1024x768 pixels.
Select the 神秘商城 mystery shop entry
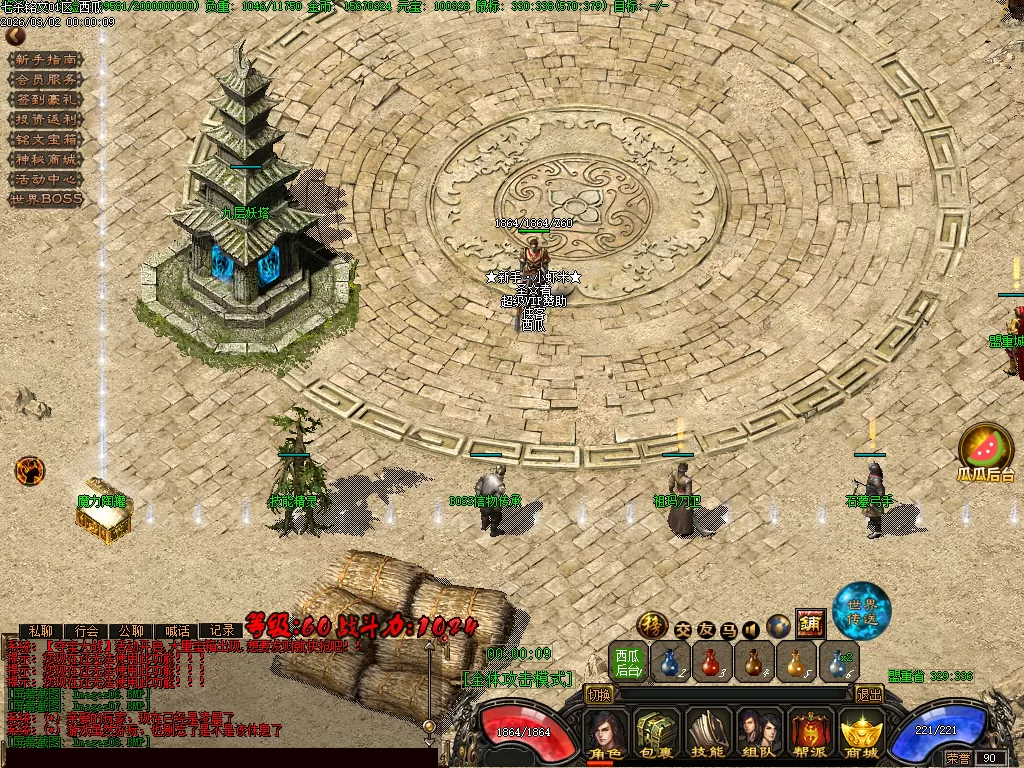(45, 159)
